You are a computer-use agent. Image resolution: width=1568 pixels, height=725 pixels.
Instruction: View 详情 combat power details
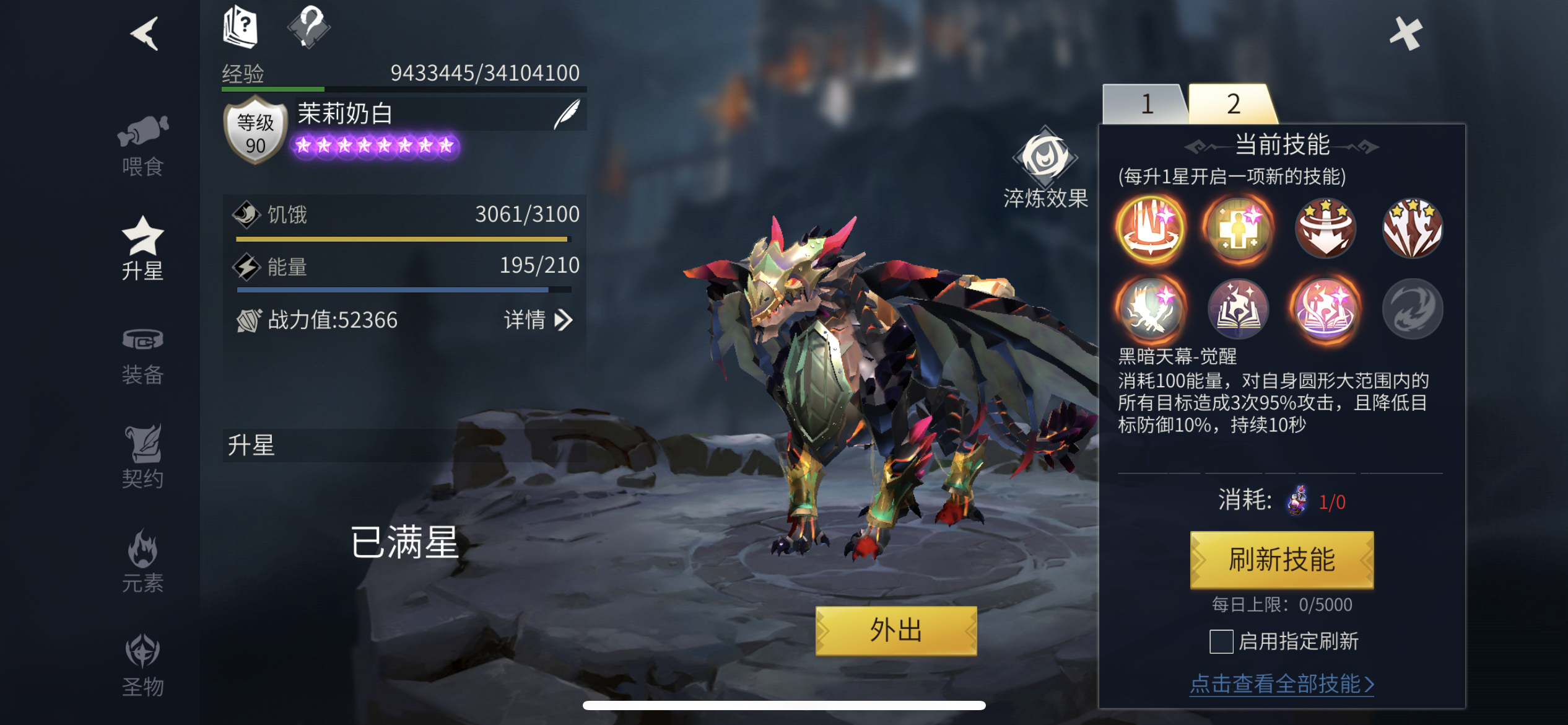click(537, 320)
